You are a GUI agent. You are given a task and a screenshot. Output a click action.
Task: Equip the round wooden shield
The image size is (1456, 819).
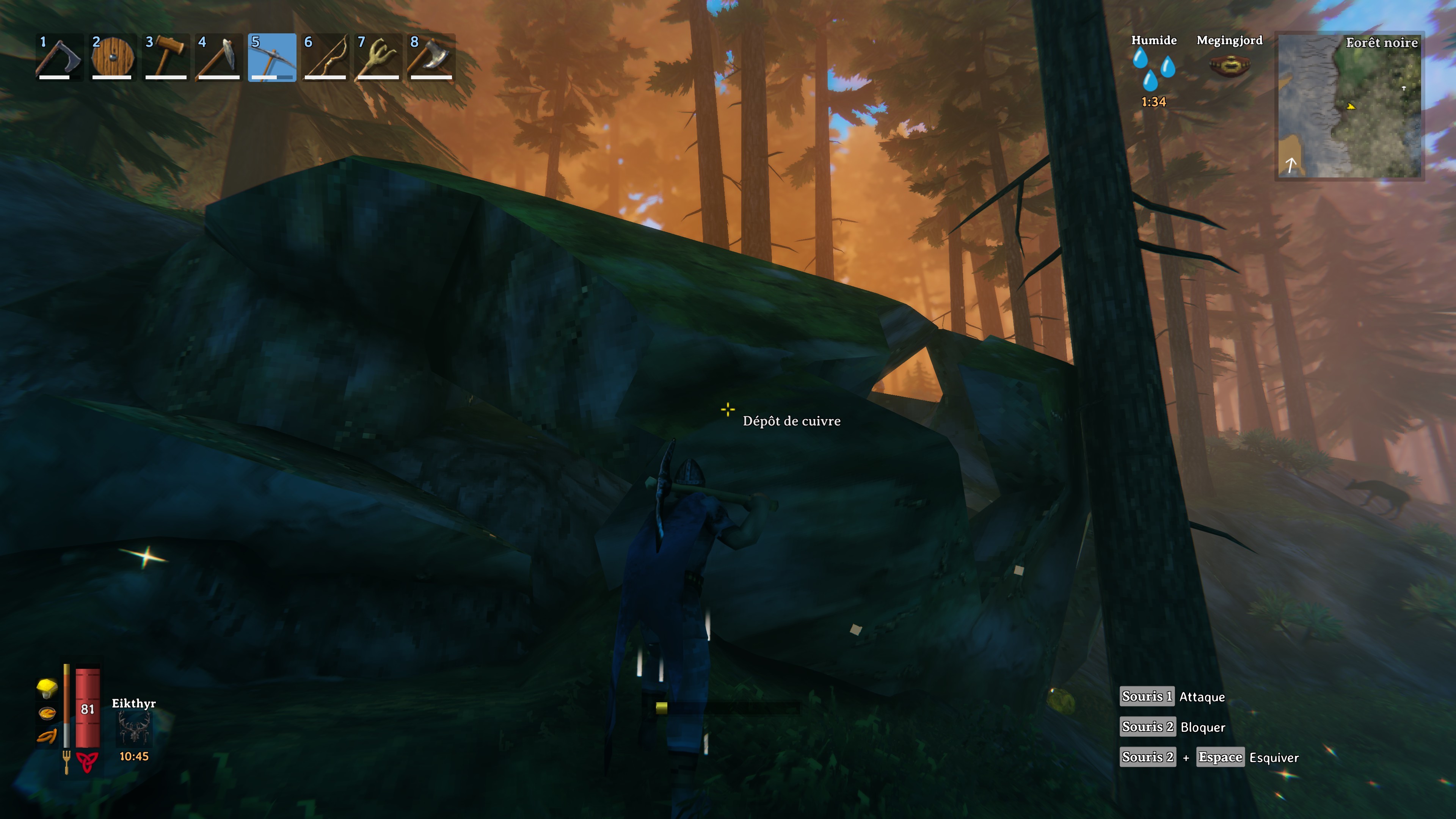coord(112,58)
